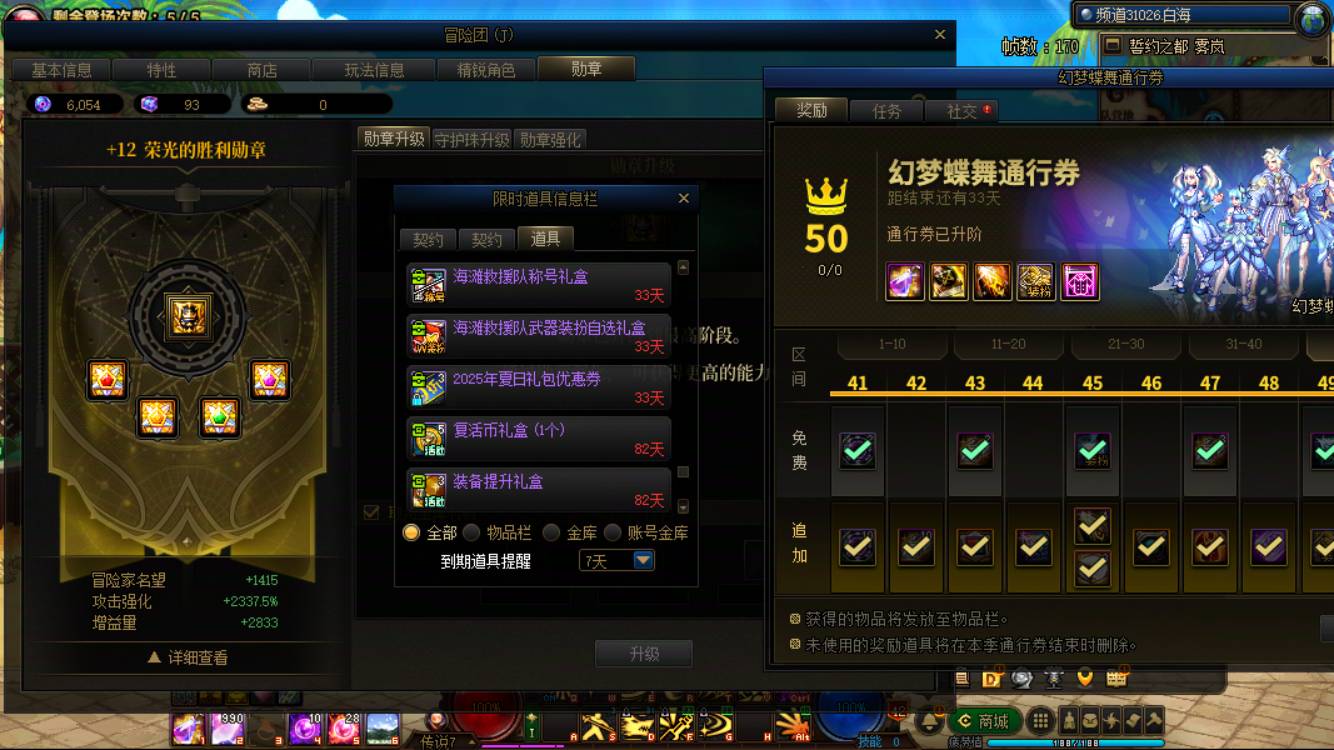The height and width of the screenshot is (750, 1334).
Task: Click the gold 'D' dungeon icon above the shop
Action: pyautogui.click(x=990, y=679)
